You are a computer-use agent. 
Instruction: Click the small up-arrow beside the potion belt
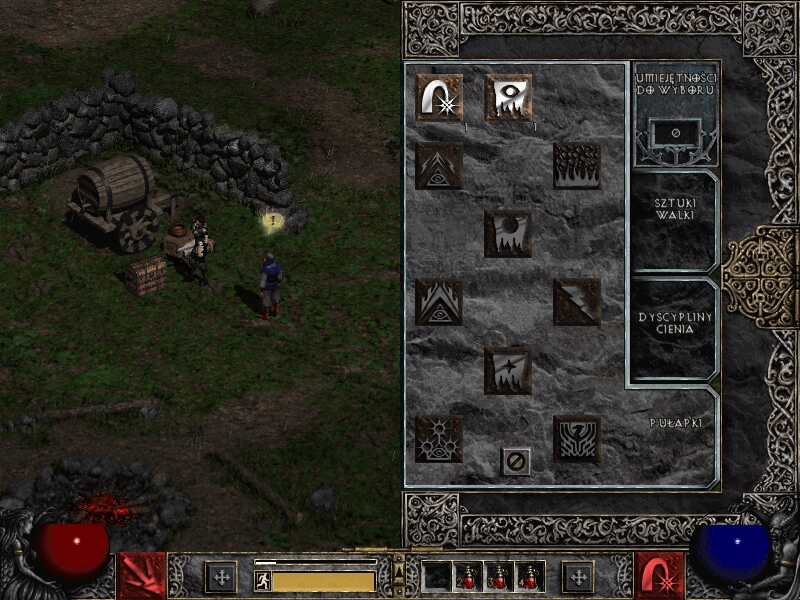pos(399,571)
